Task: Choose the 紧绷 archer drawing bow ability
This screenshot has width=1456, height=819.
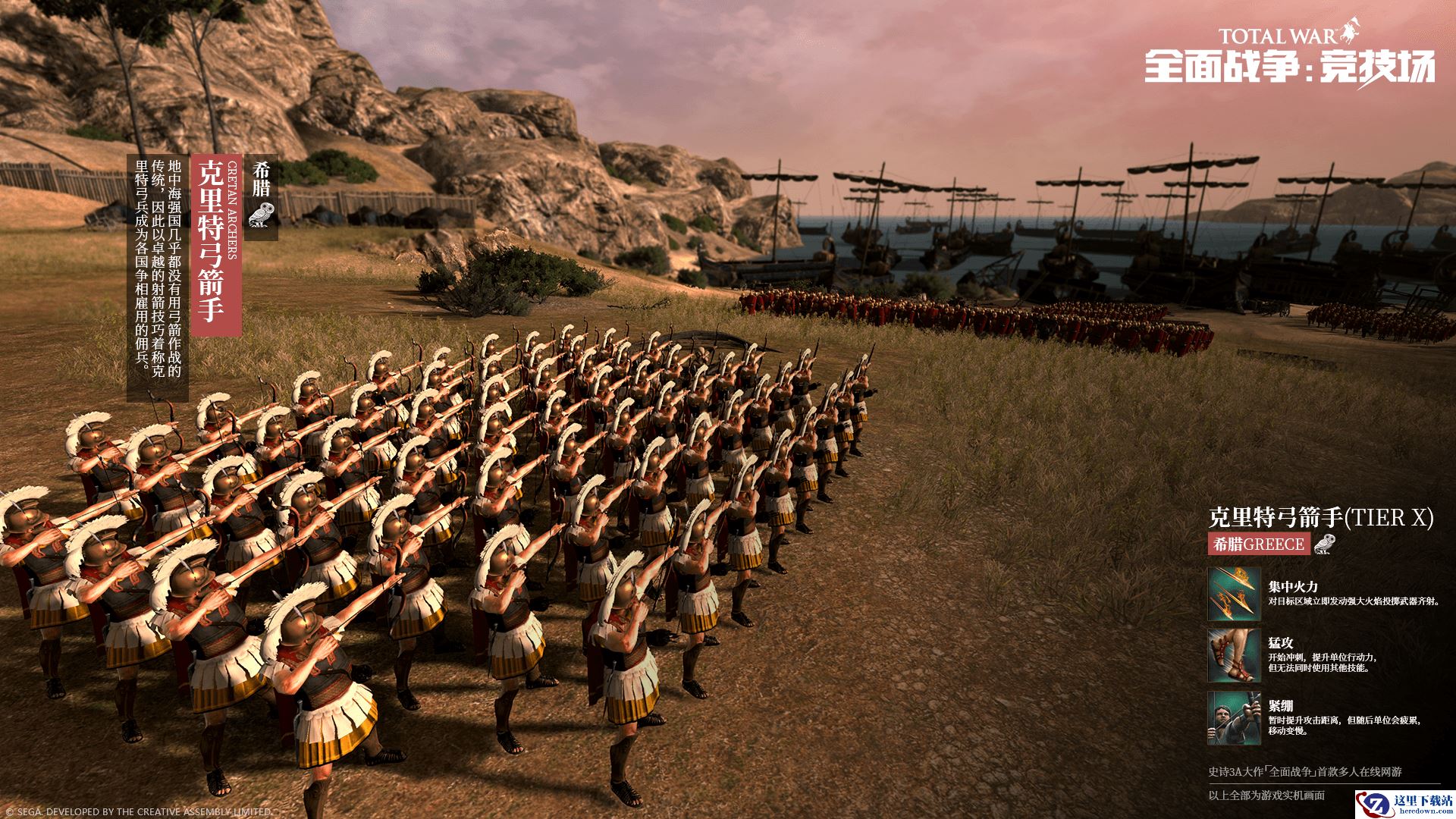Action: point(1234,717)
